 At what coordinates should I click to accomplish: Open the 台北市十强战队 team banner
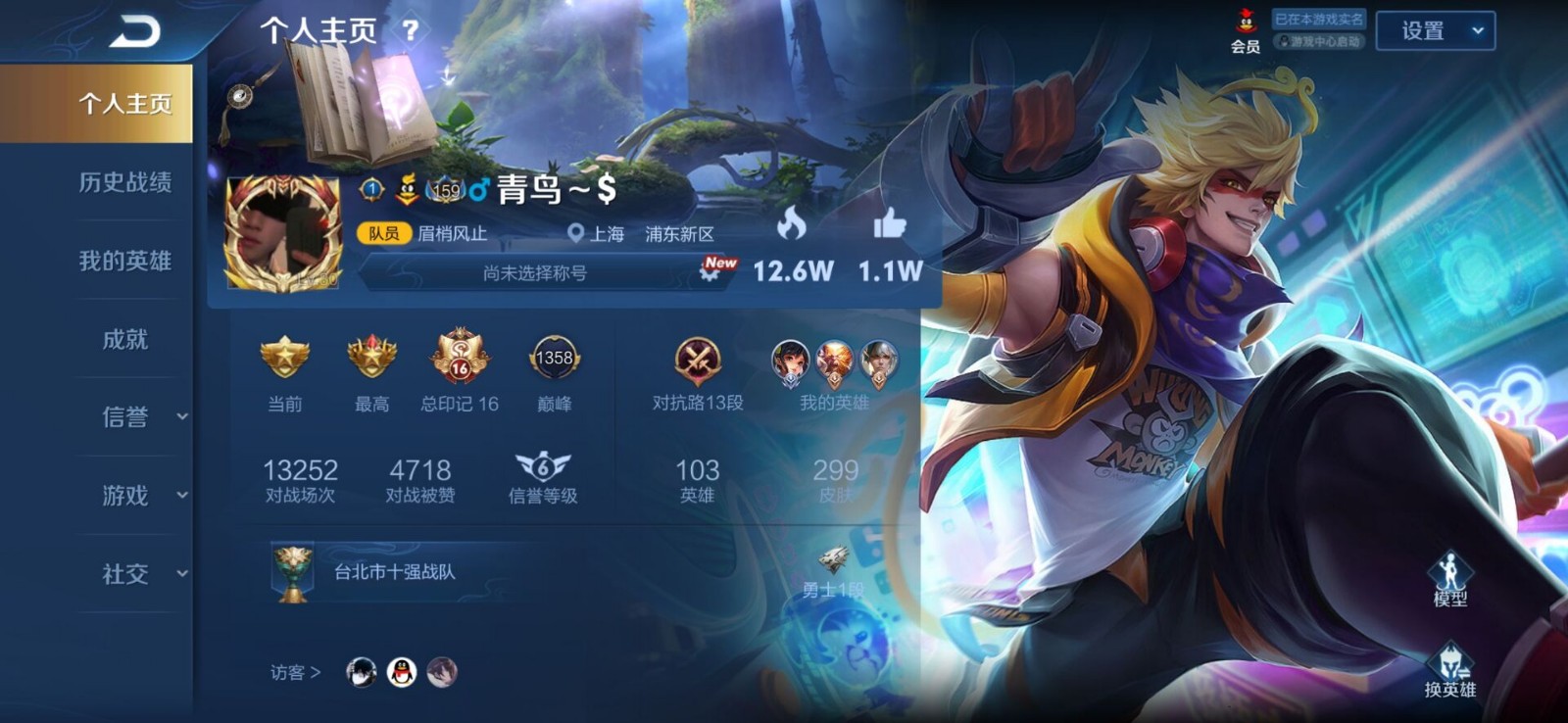pyautogui.click(x=394, y=572)
